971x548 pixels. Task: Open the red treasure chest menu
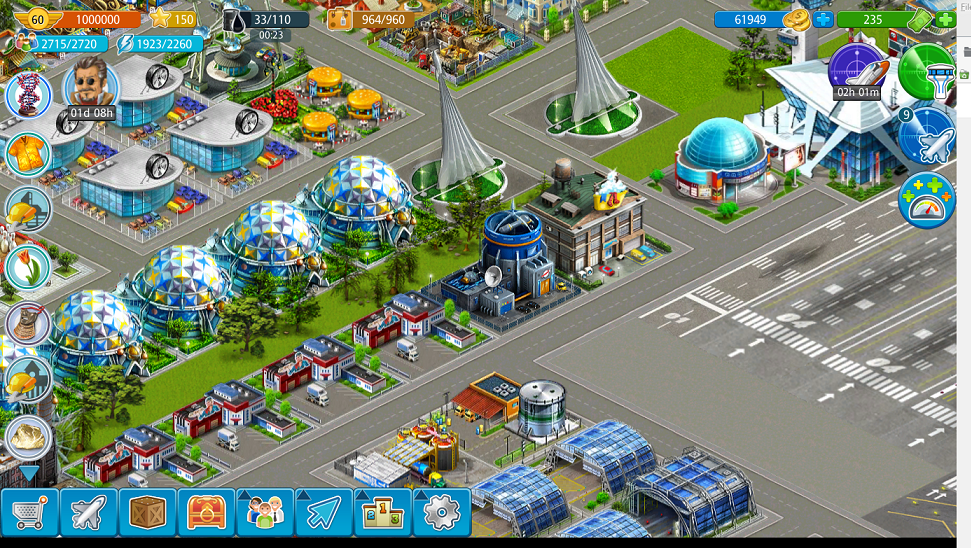[206, 513]
